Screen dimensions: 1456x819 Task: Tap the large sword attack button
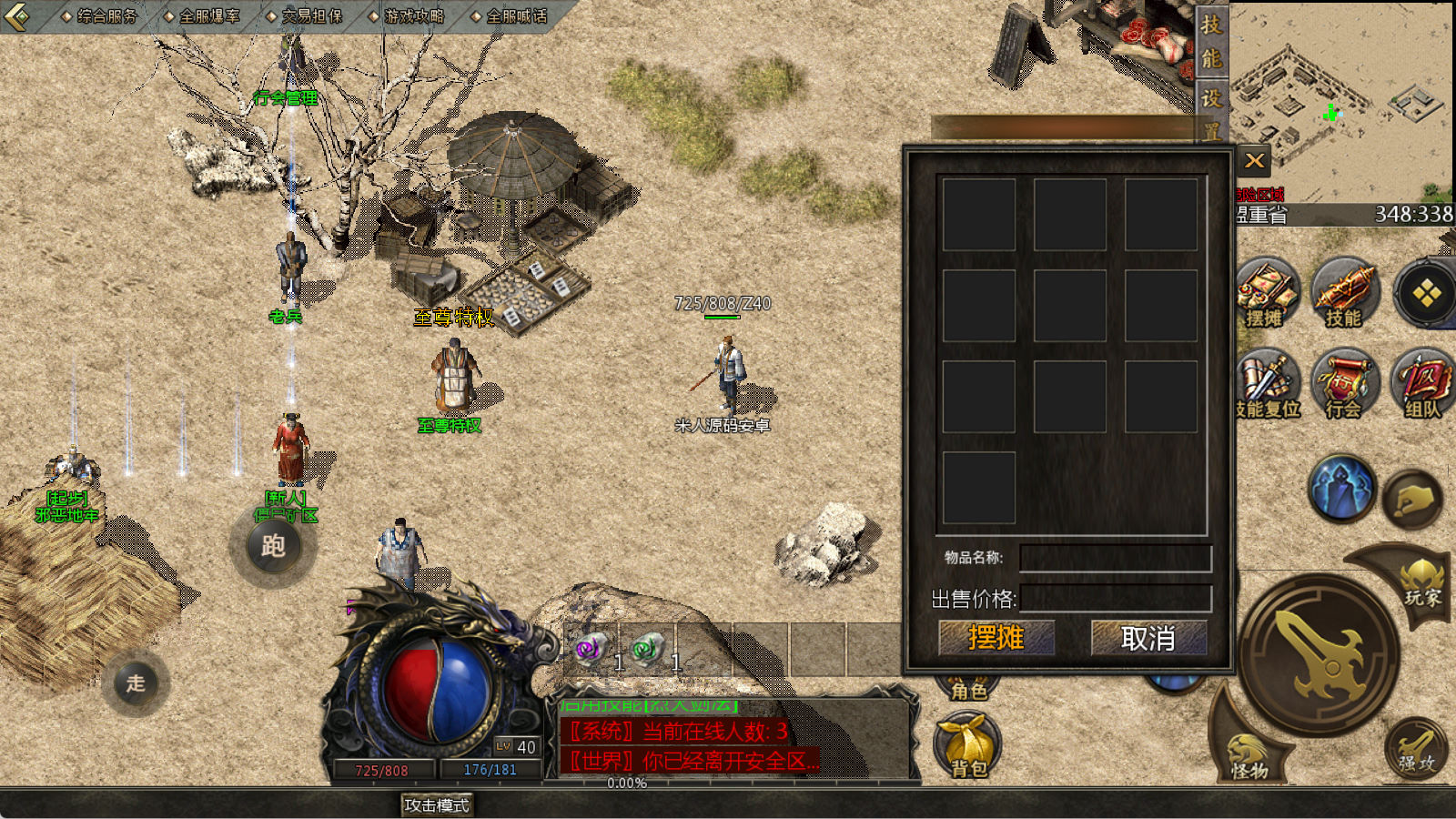click(1319, 652)
